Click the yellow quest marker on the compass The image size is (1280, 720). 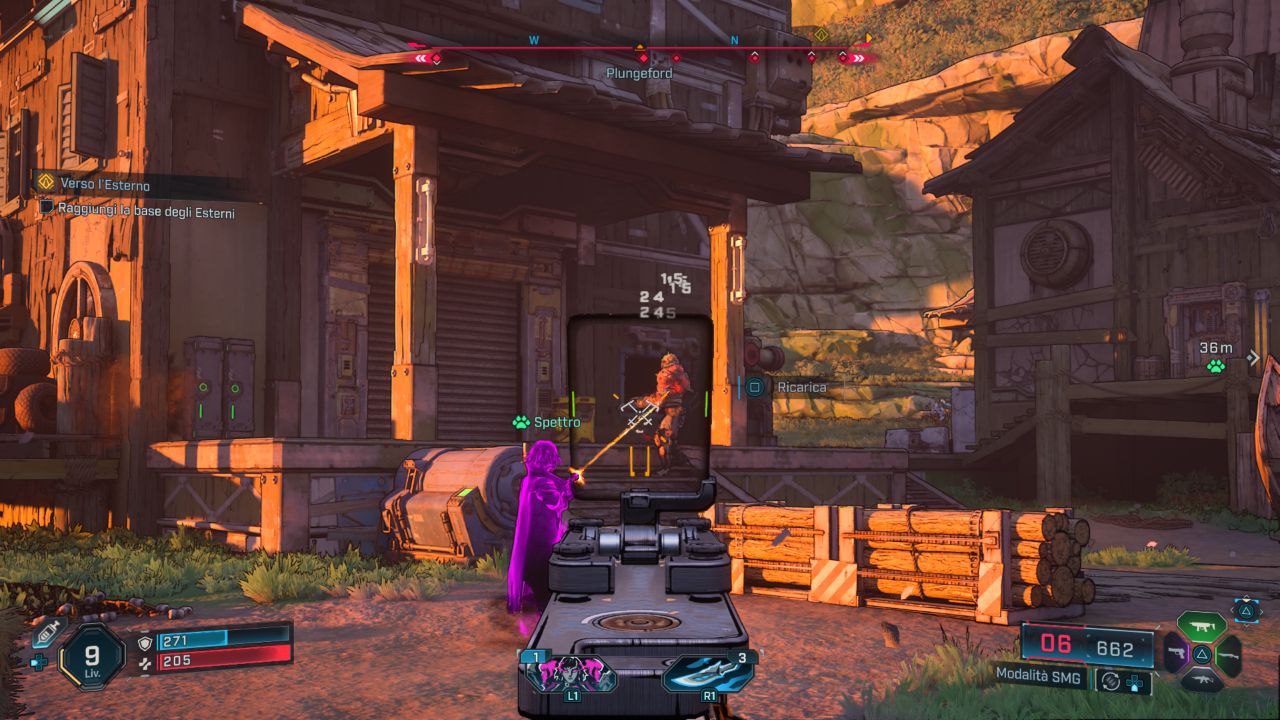pos(821,35)
